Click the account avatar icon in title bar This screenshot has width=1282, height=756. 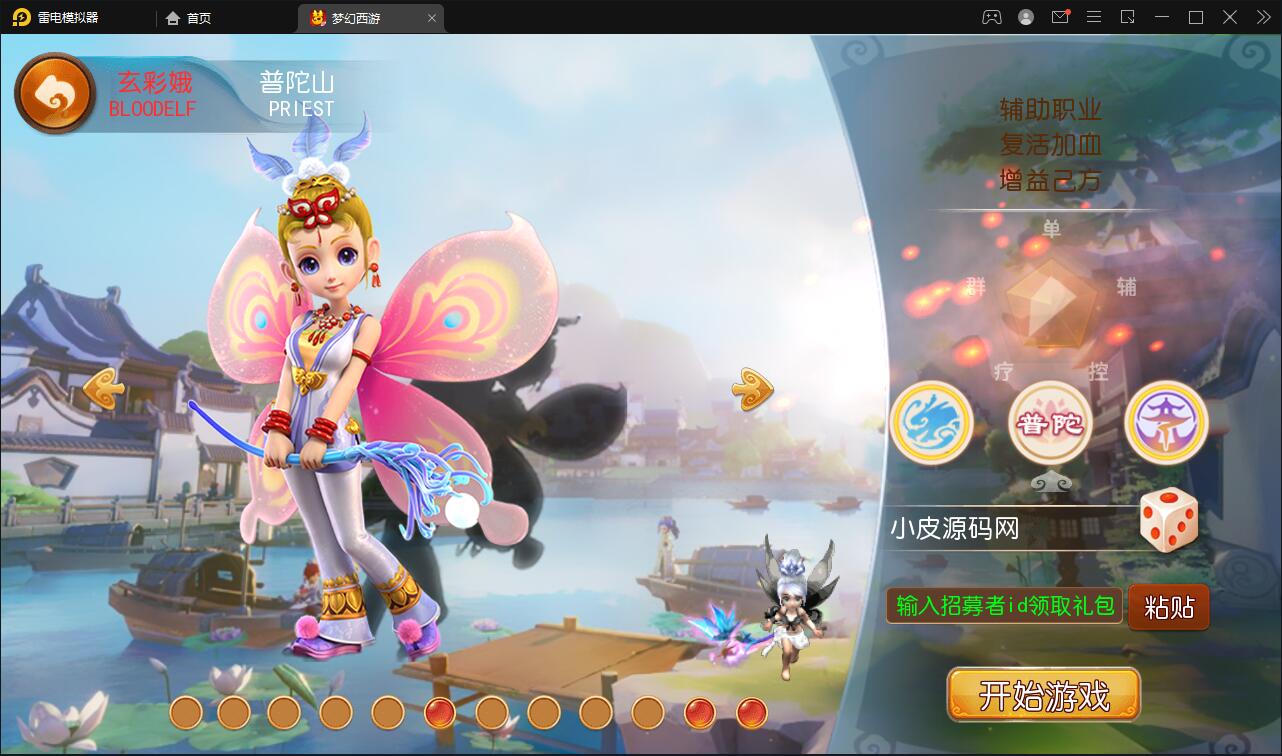click(x=1025, y=17)
